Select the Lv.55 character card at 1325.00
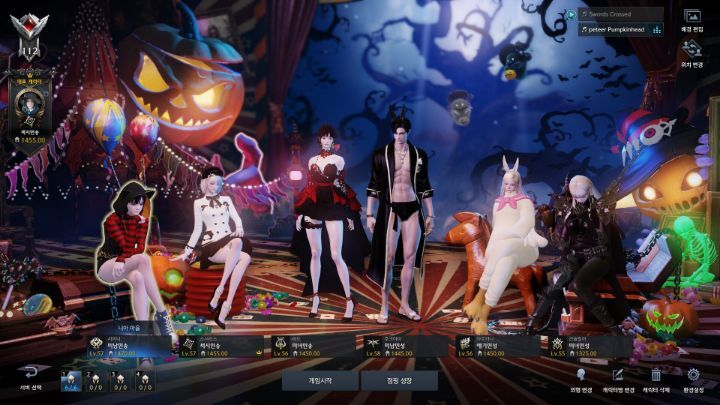 click(590, 346)
